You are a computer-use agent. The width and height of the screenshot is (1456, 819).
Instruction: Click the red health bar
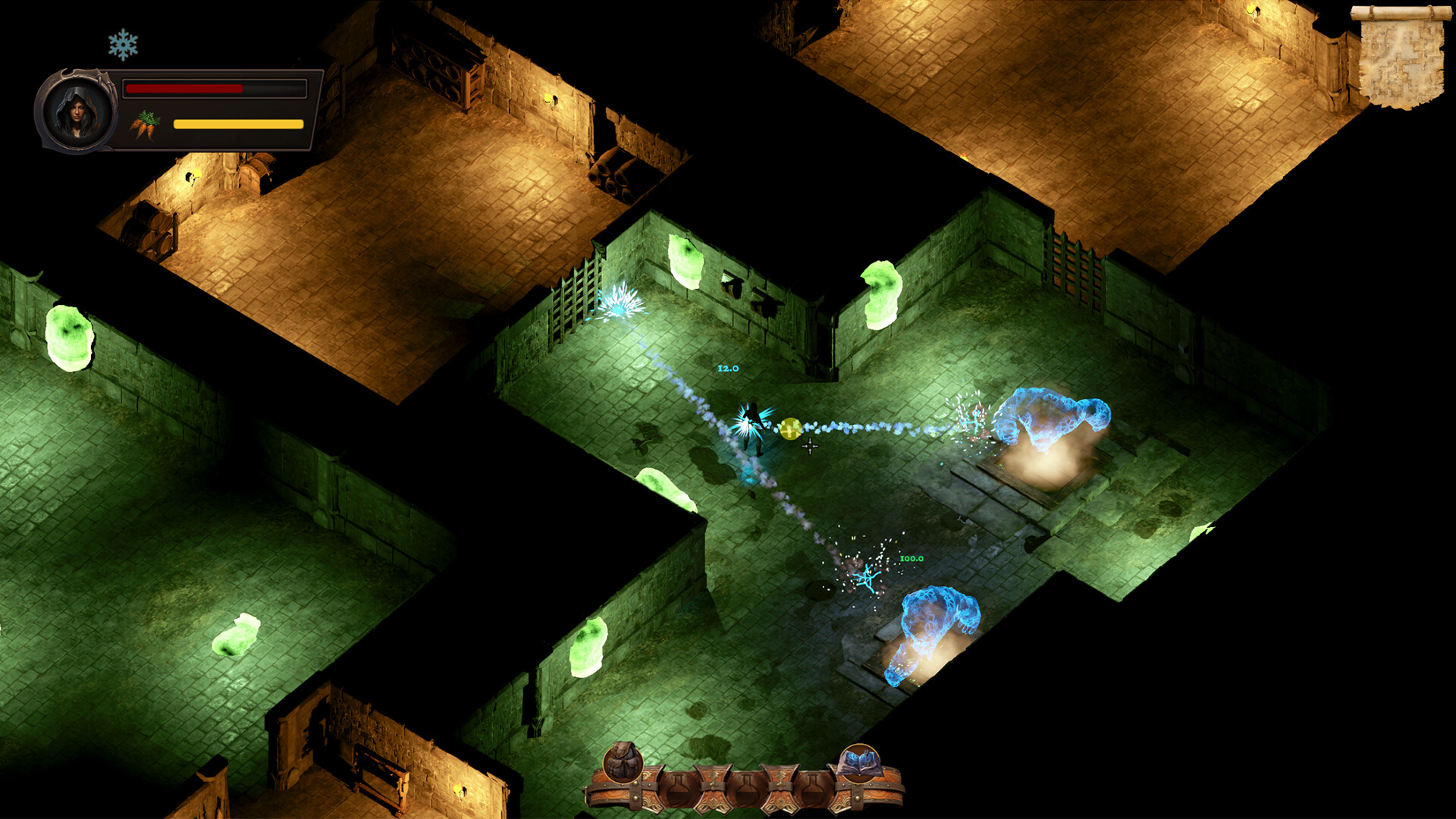[x=182, y=89]
